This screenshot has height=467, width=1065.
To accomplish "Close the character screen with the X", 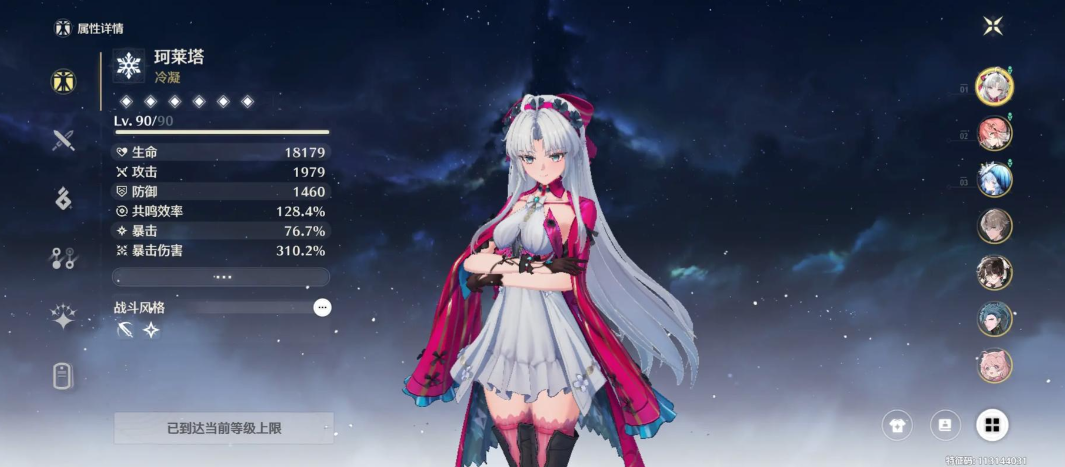I will coord(992,27).
